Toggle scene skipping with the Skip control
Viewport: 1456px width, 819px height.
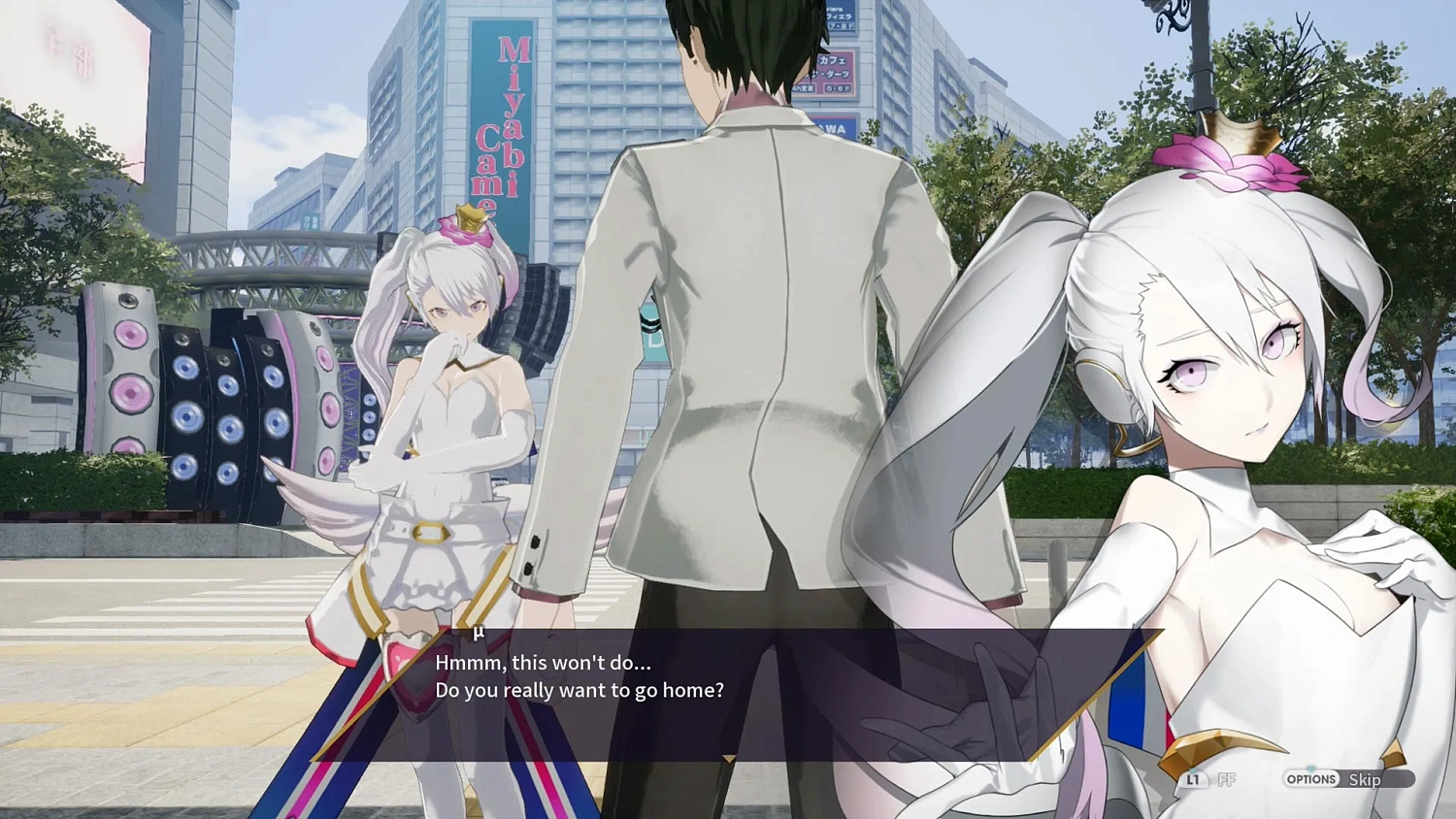click(x=1367, y=778)
